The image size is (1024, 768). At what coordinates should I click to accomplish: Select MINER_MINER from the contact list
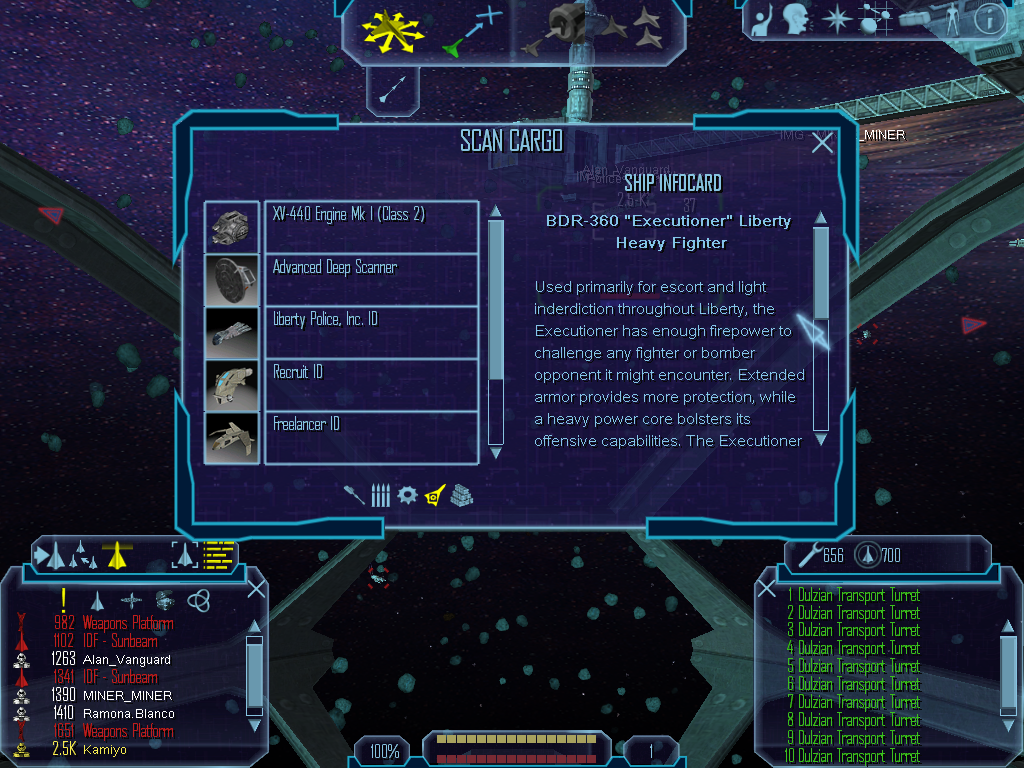127,696
